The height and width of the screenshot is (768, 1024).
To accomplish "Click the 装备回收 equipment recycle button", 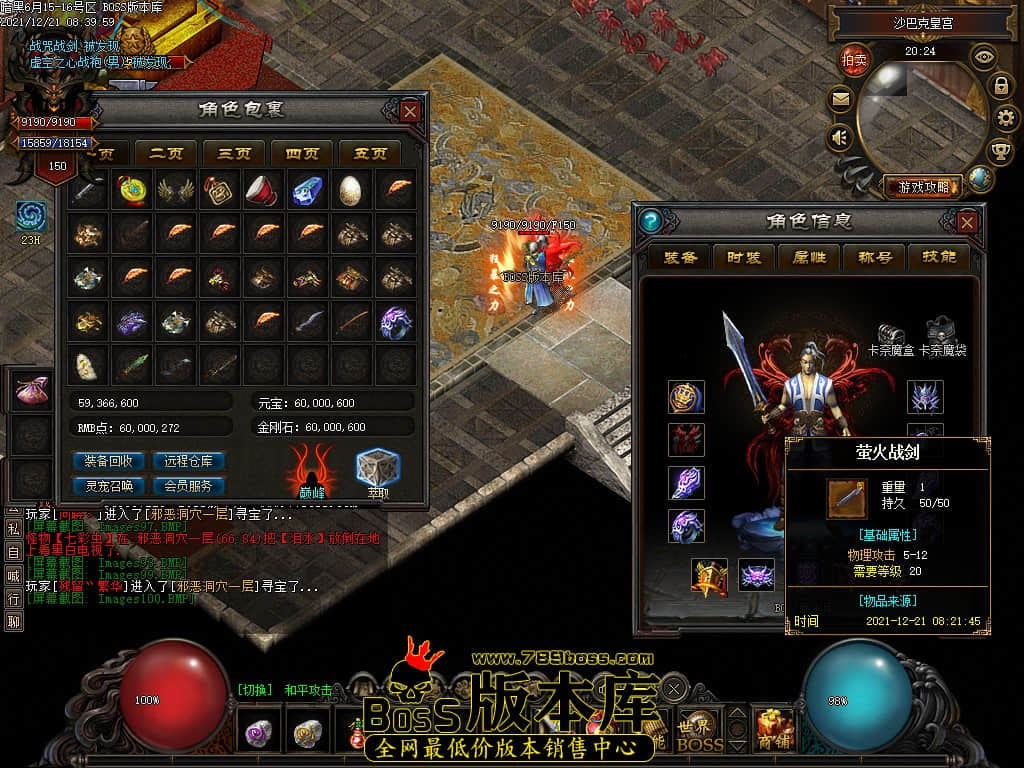I will tap(109, 461).
